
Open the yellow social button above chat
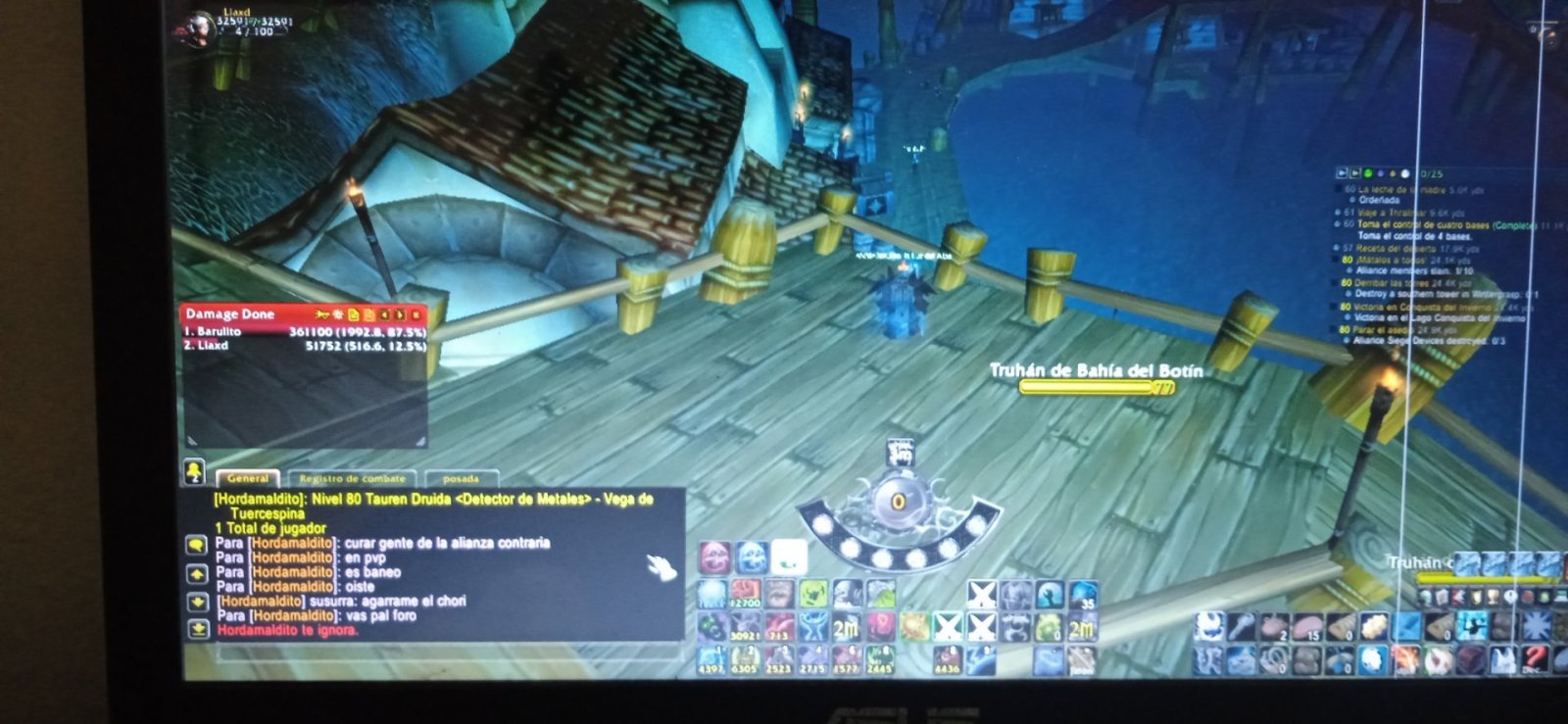(x=194, y=472)
